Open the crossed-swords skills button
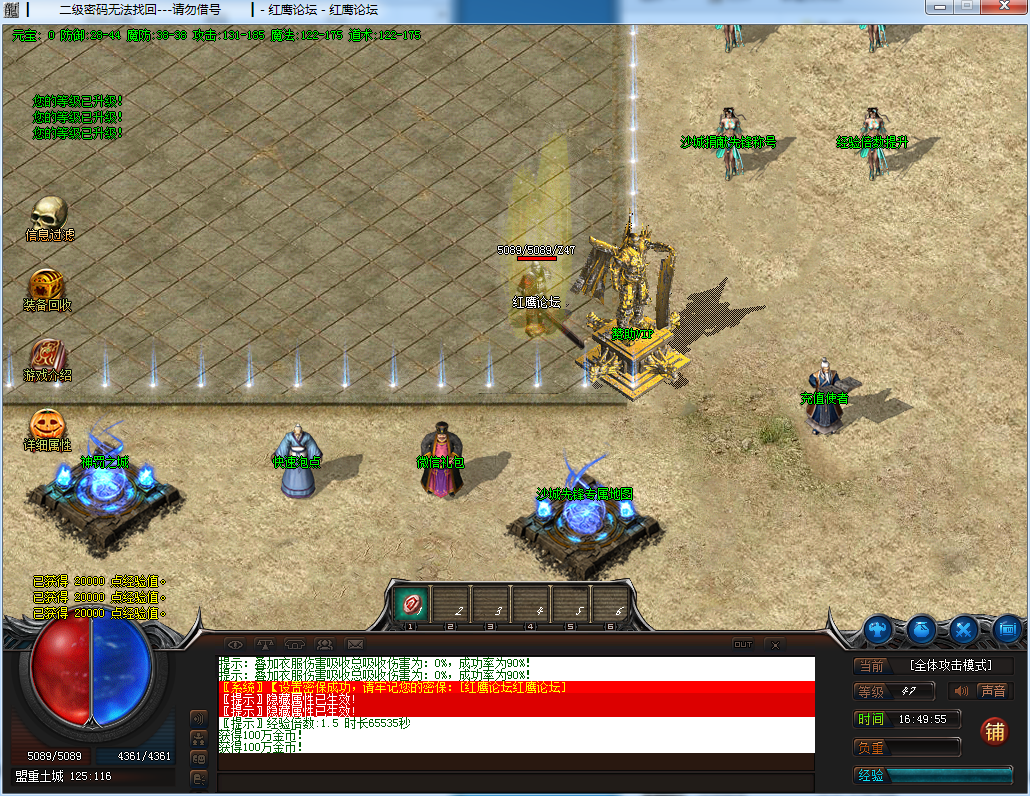Image resolution: width=1030 pixels, height=796 pixels. tap(964, 630)
